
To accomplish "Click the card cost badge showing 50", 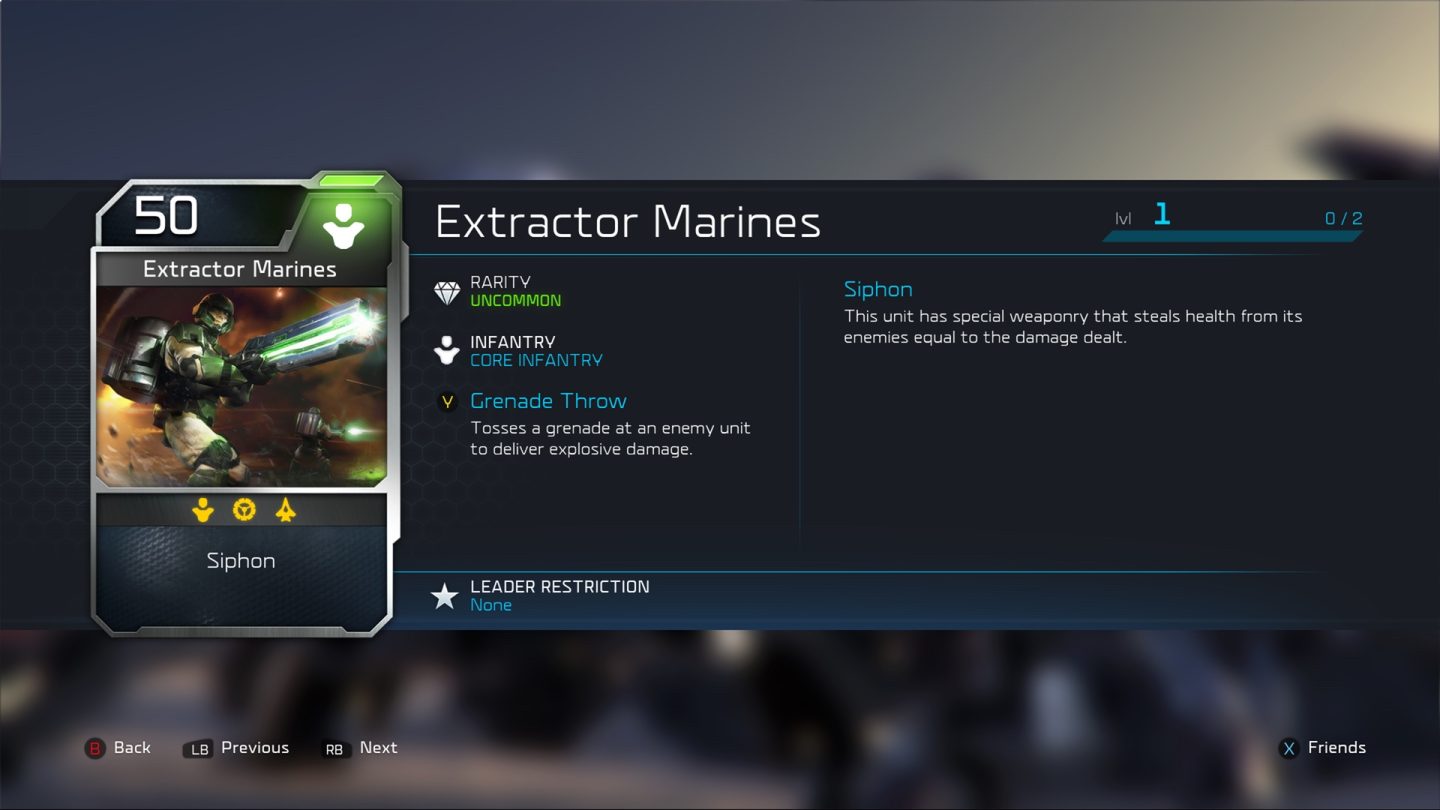I will click(167, 215).
